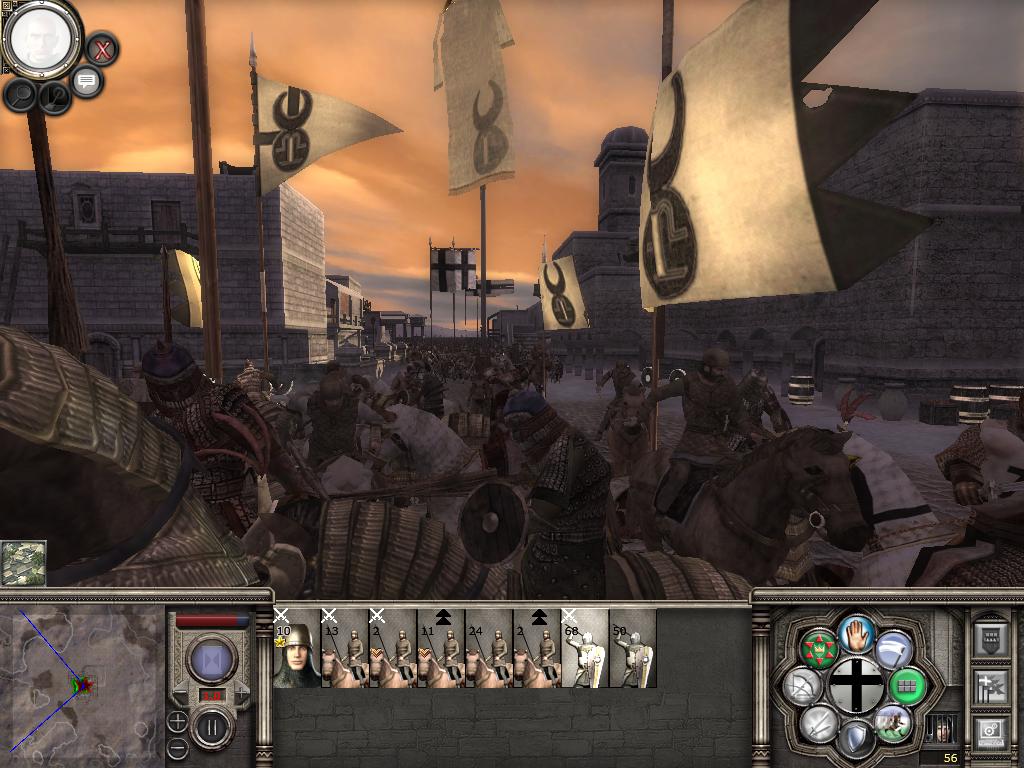1024x768 pixels.
Task: Zoom out the battle minimap
Action: pyautogui.click(x=177, y=747)
